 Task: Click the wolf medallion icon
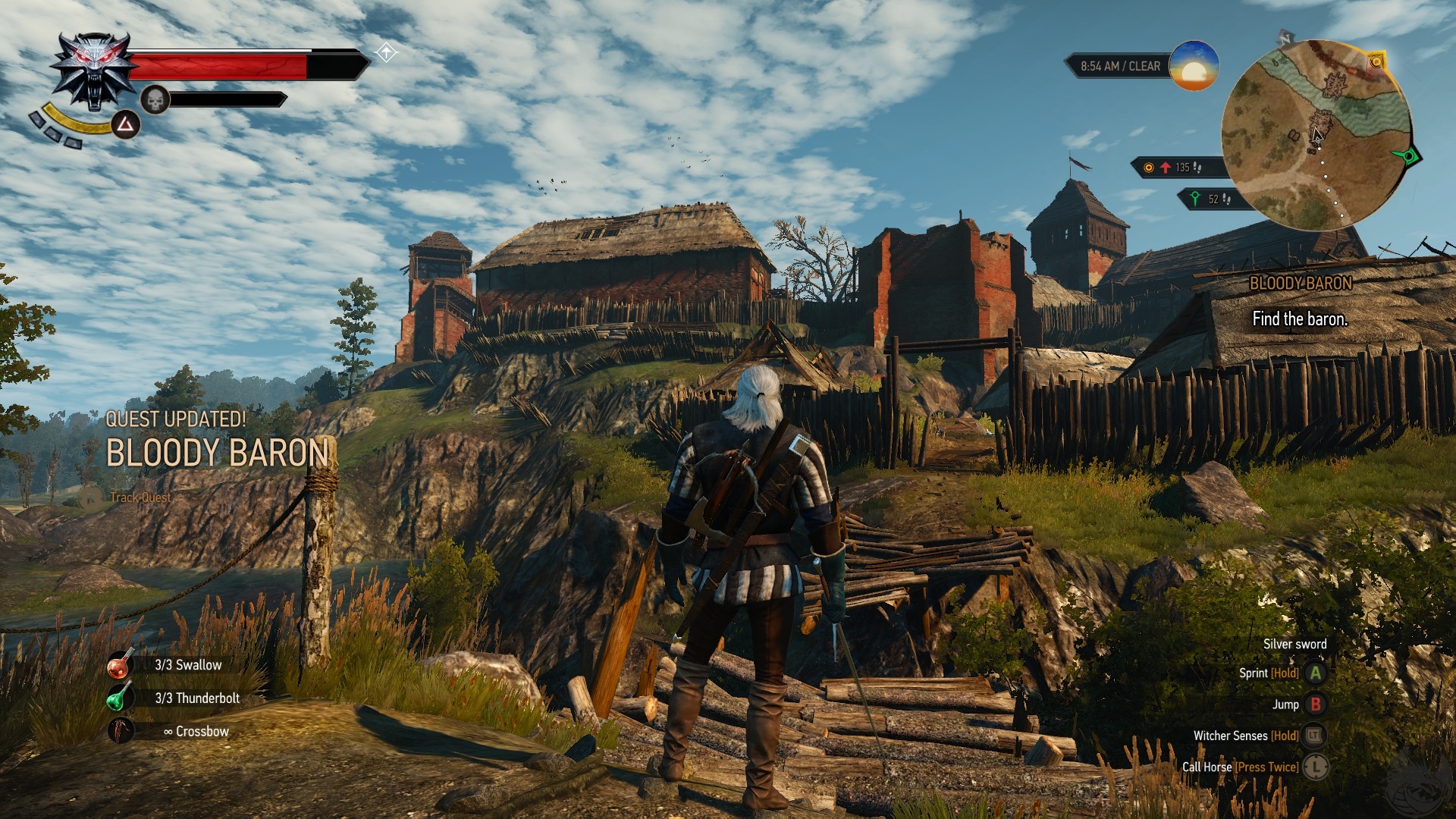(93, 71)
